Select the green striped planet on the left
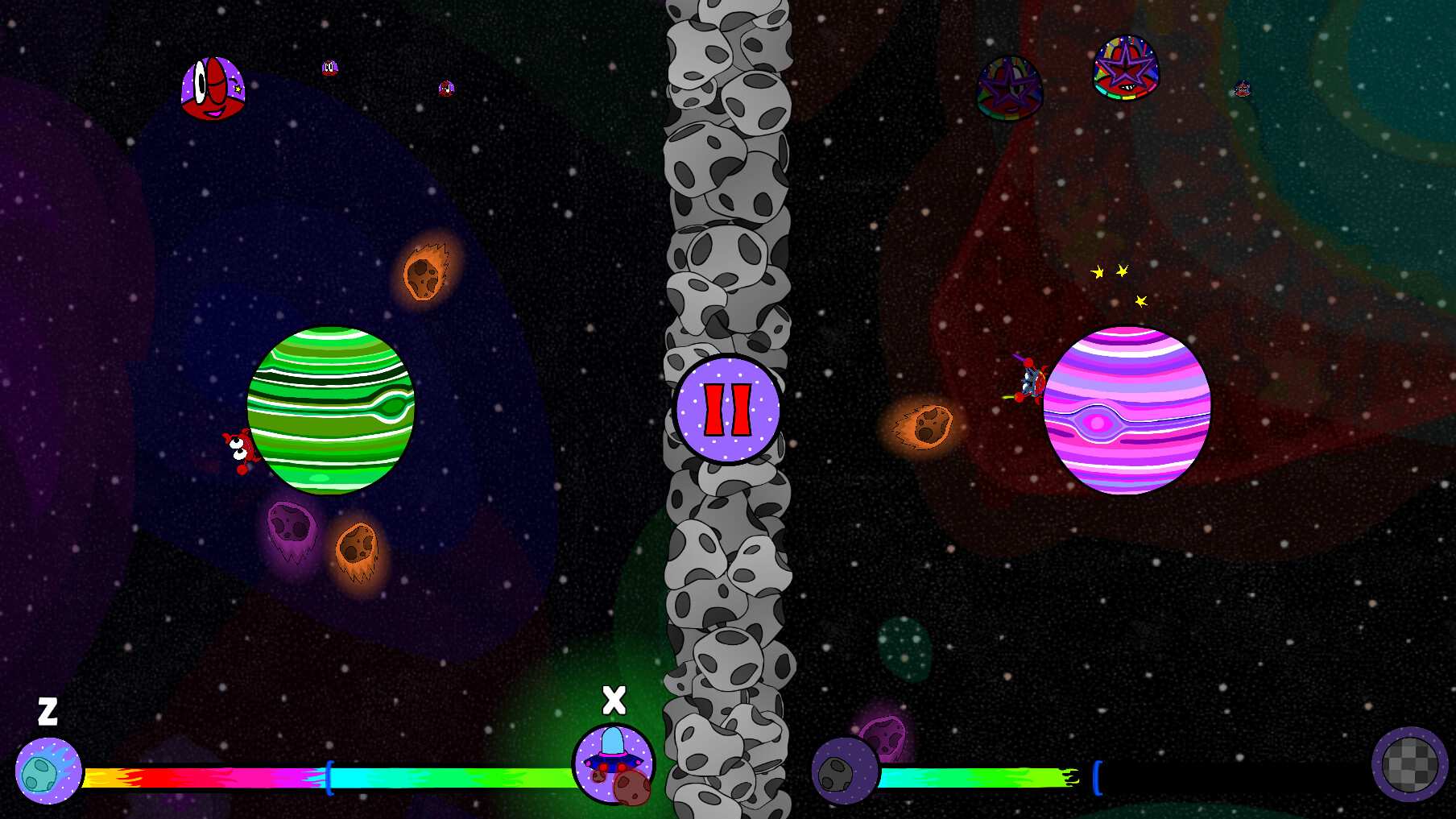This screenshot has width=1456, height=819. coord(332,411)
